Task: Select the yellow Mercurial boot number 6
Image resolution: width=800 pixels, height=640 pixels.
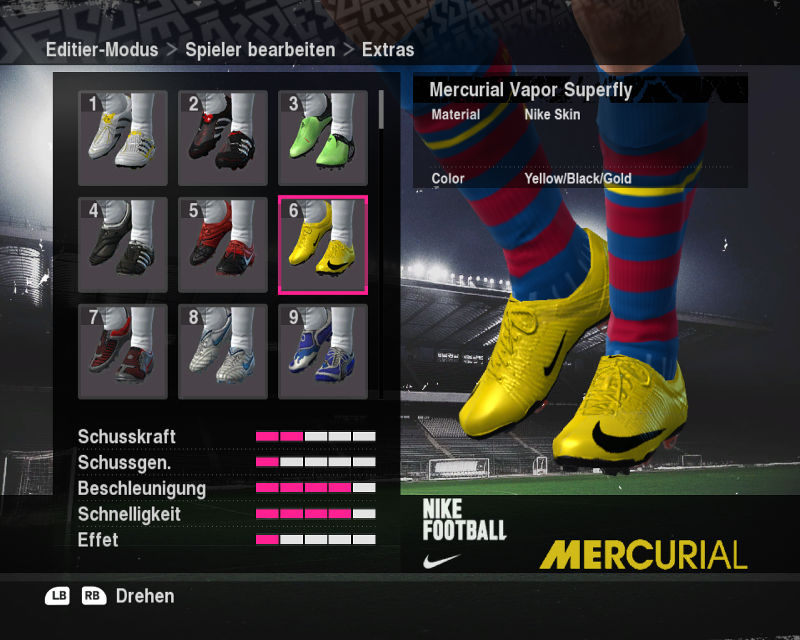Action: click(323, 245)
